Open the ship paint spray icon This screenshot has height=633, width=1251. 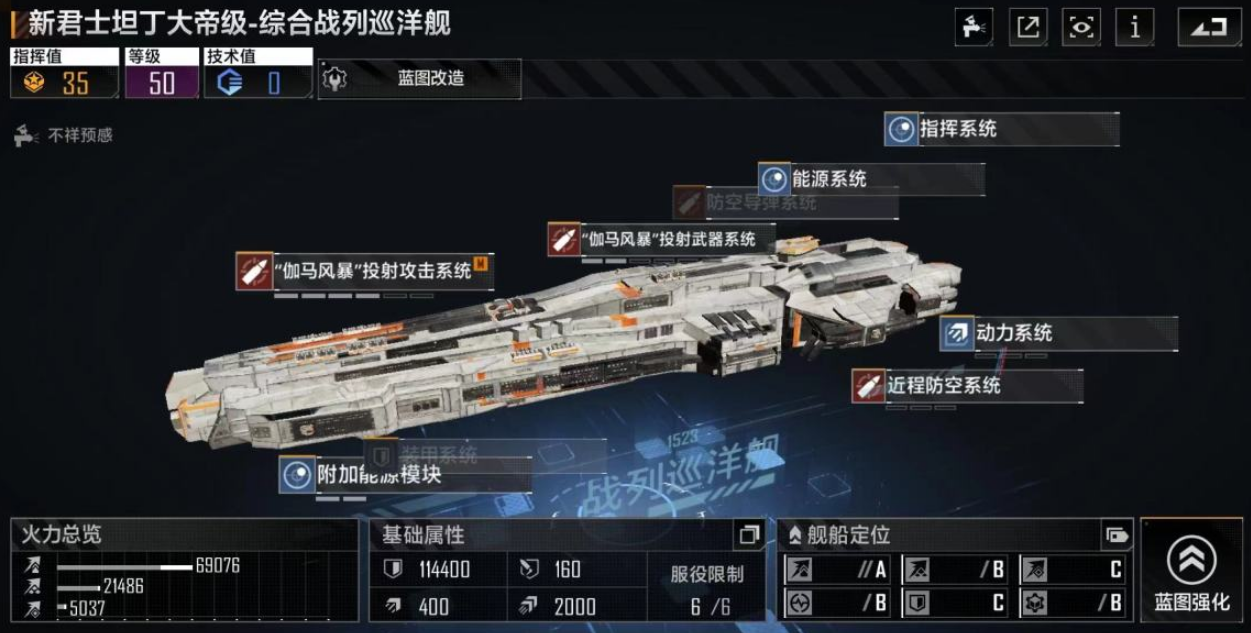[974, 27]
